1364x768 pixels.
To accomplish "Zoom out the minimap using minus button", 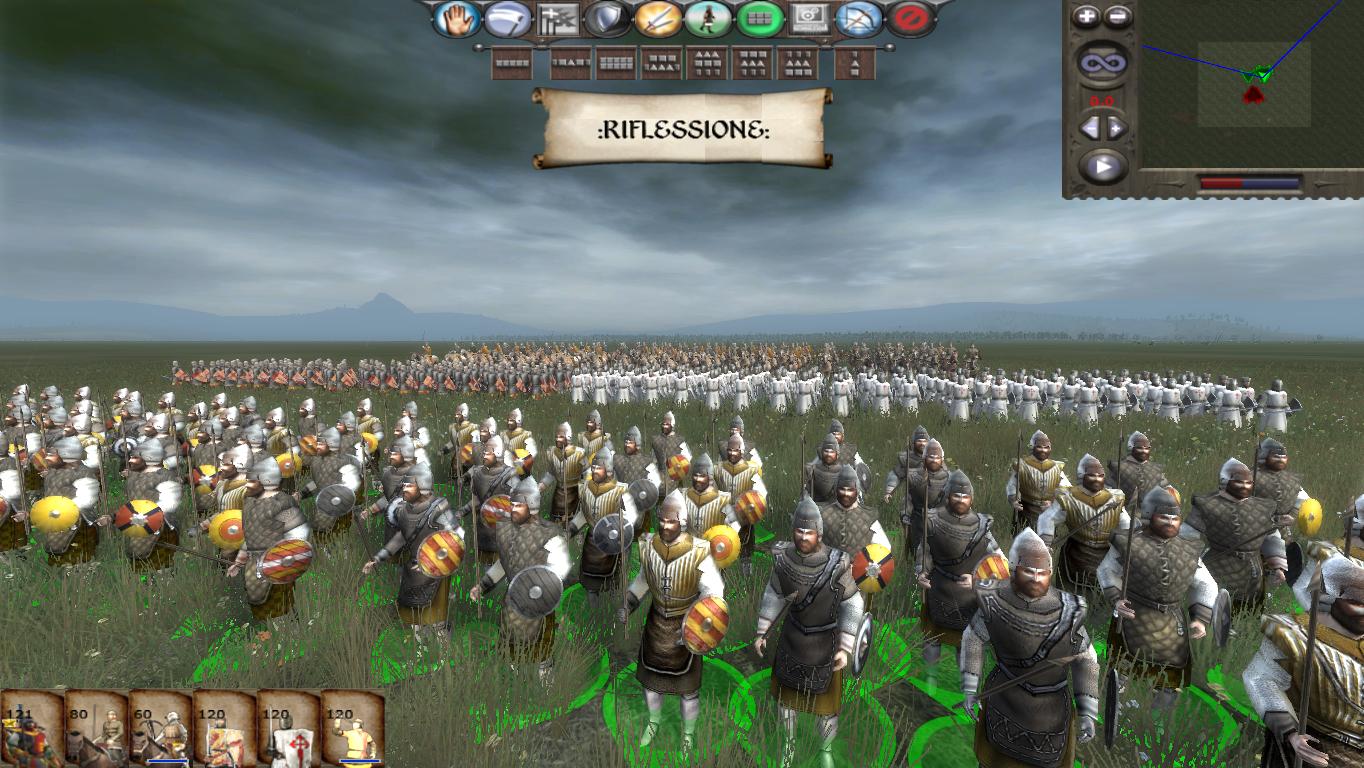I will pyautogui.click(x=1117, y=14).
